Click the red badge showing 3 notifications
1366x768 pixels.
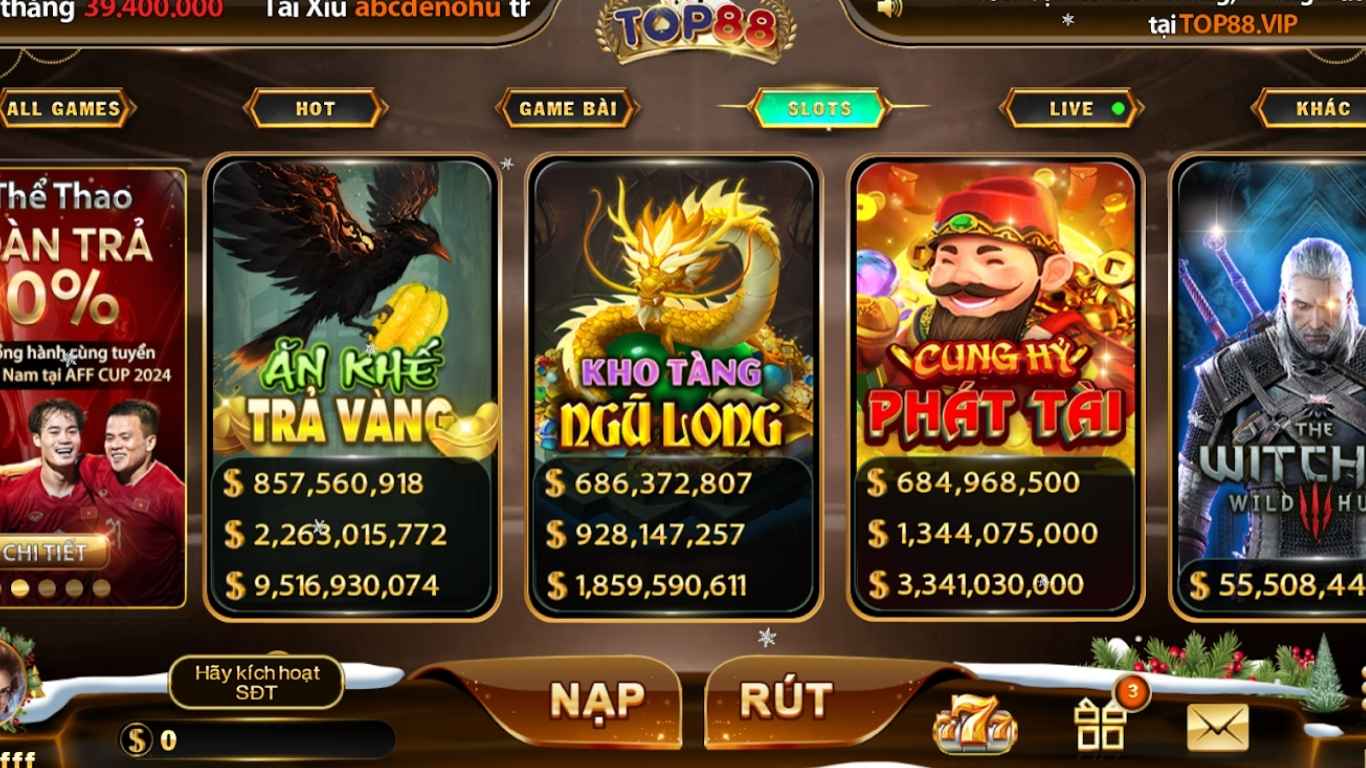click(x=1133, y=690)
